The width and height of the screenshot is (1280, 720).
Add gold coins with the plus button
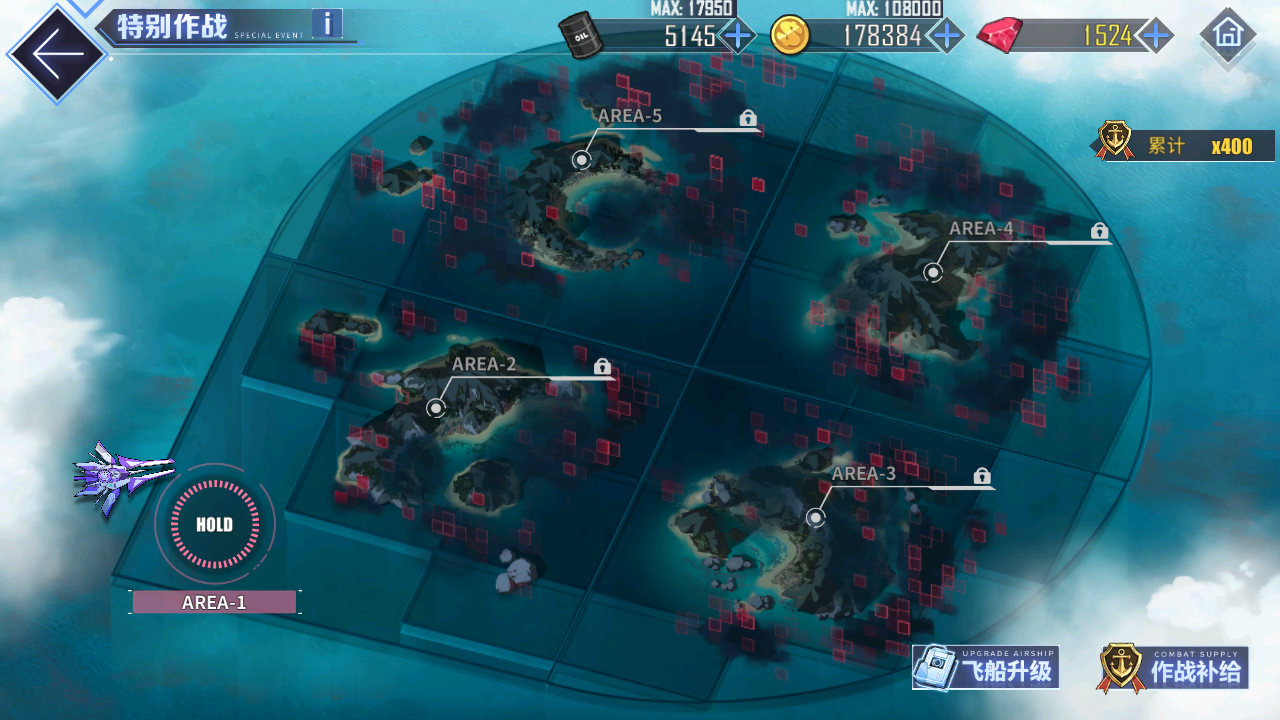[944, 36]
